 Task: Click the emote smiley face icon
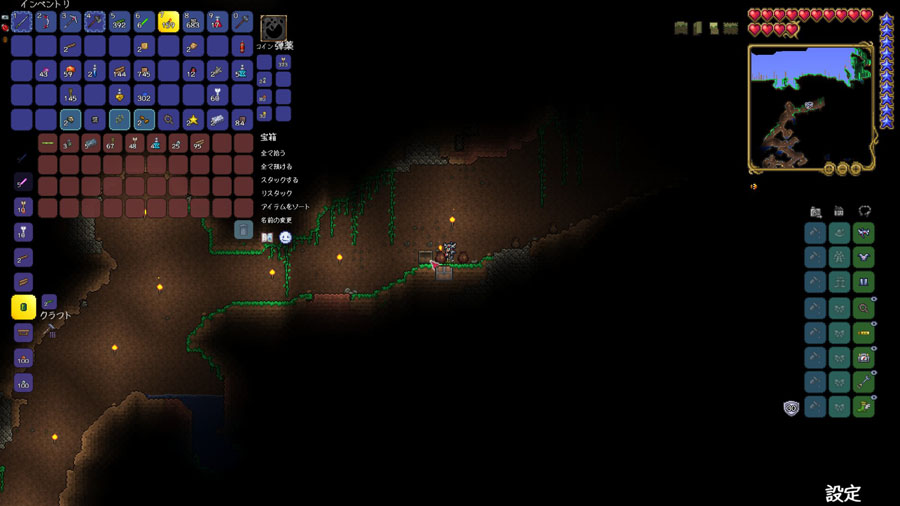click(285, 237)
